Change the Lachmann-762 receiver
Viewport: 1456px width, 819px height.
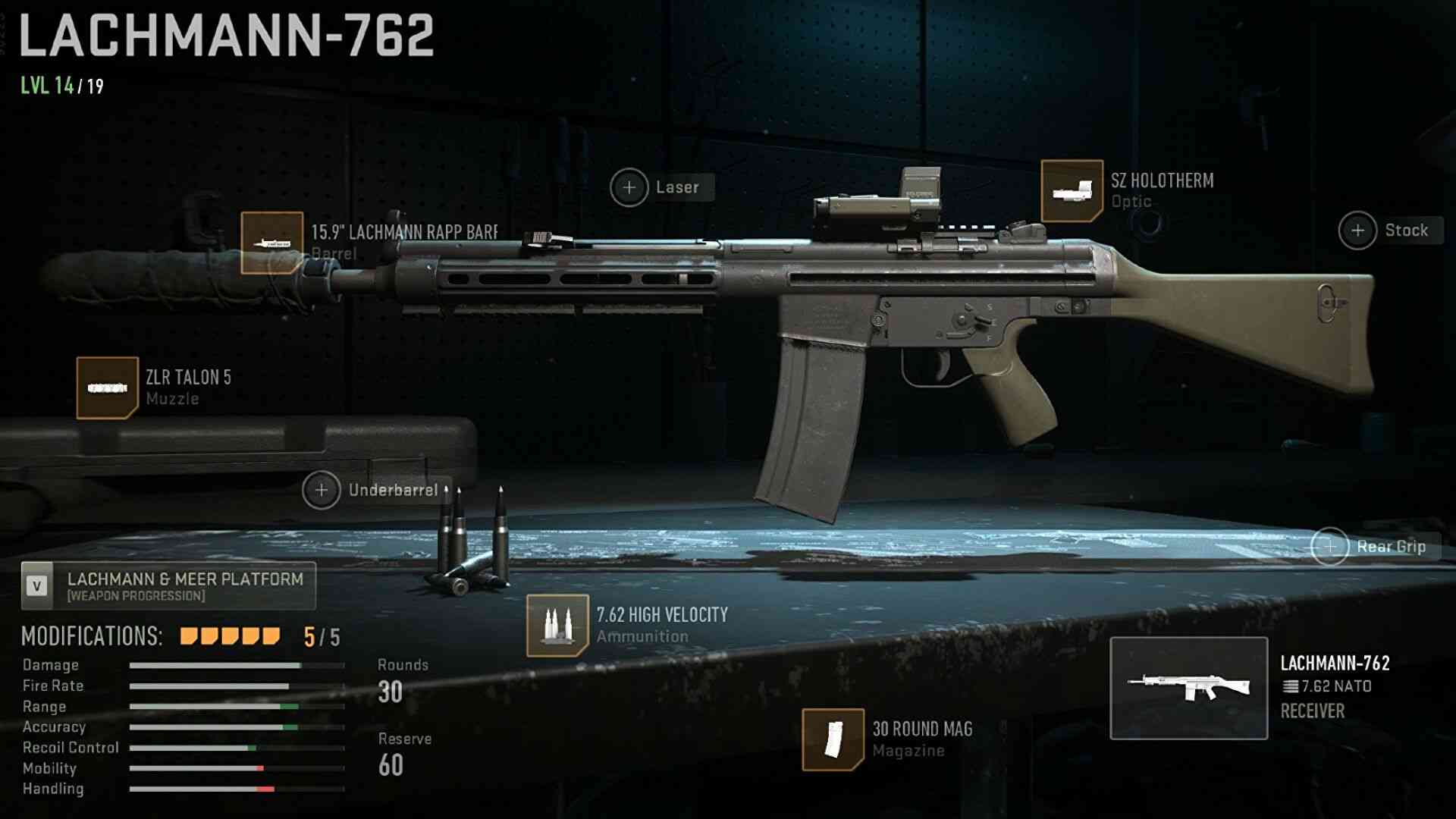pyautogui.click(x=1188, y=689)
